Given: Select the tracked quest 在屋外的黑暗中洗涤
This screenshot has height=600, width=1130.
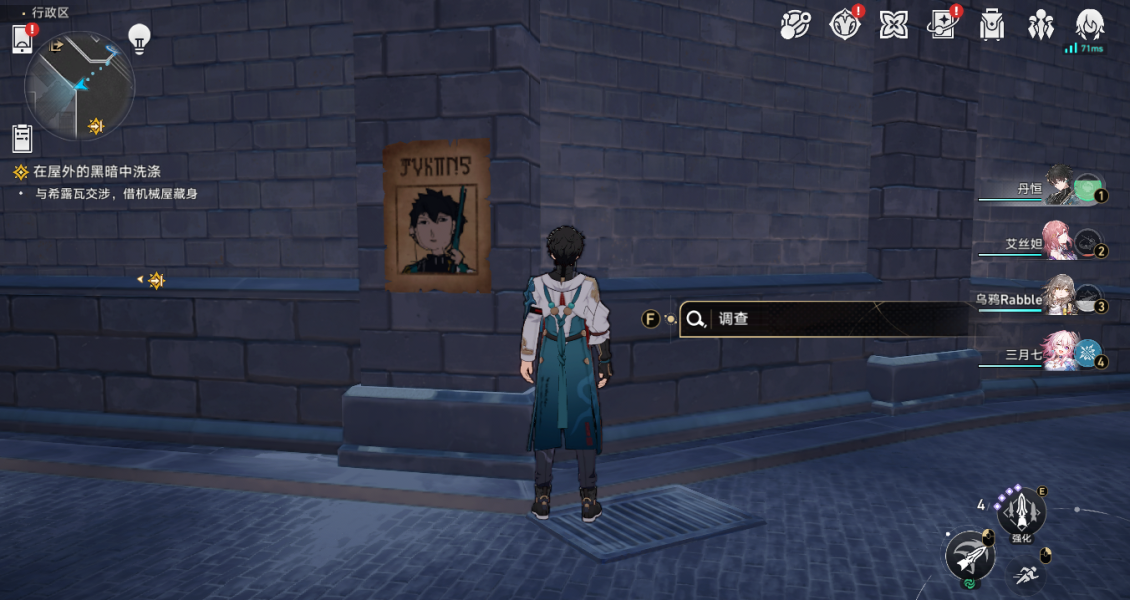Looking at the screenshot, I should coord(96,172).
